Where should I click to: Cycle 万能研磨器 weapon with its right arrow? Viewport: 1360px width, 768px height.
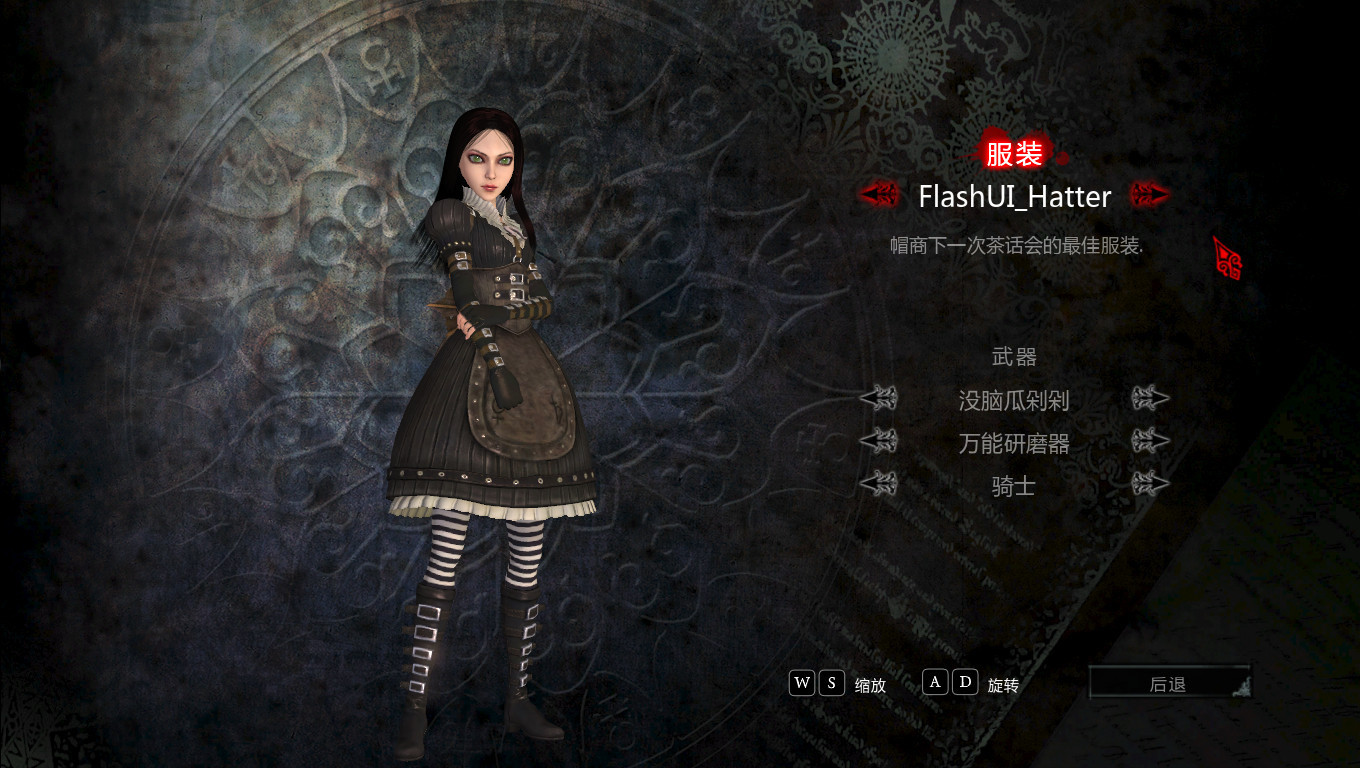click(x=1150, y=441)
